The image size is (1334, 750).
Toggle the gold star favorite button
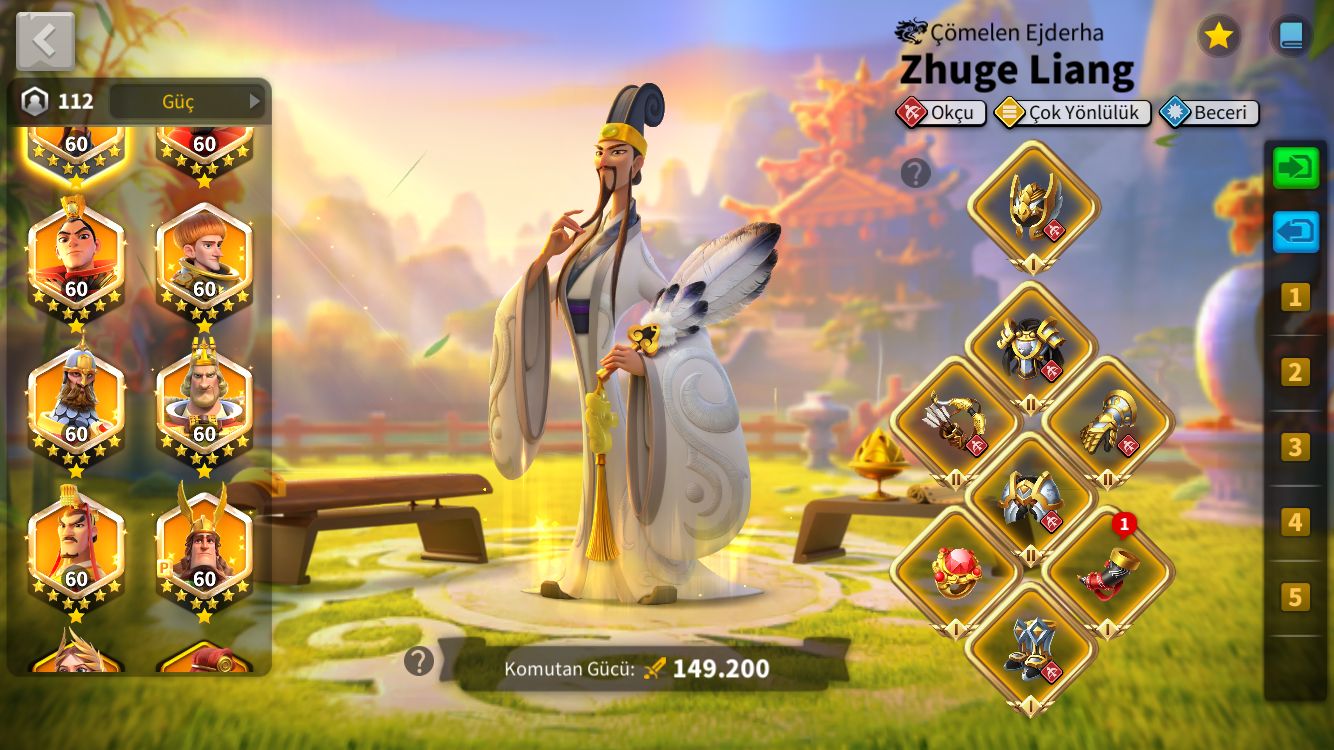tap(1218, 36)
